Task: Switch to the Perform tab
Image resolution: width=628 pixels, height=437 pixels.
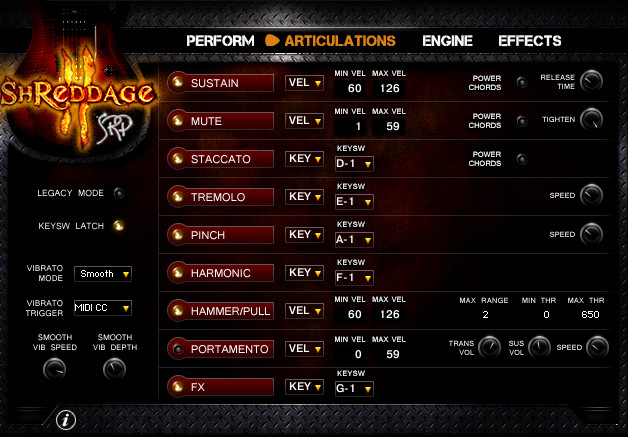Action: point(220,41)
